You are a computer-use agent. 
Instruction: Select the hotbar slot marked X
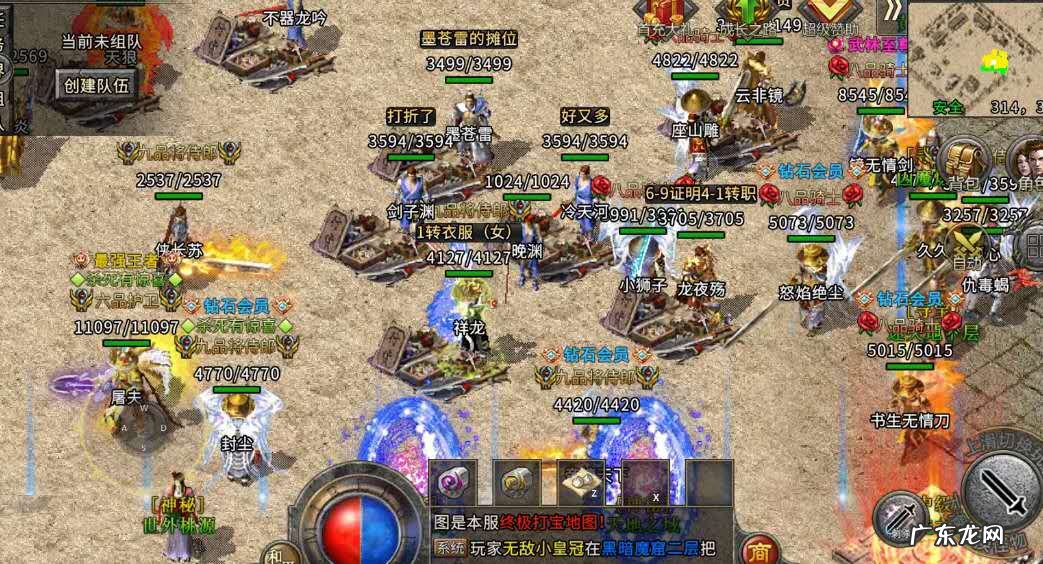[646, 483]
